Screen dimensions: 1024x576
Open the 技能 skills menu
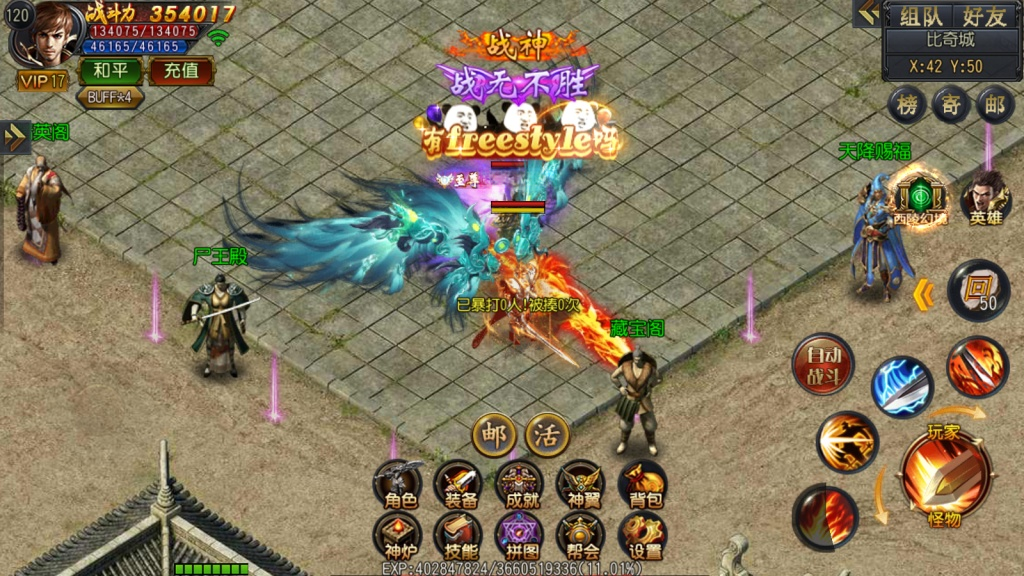click(x=459, y=537)
